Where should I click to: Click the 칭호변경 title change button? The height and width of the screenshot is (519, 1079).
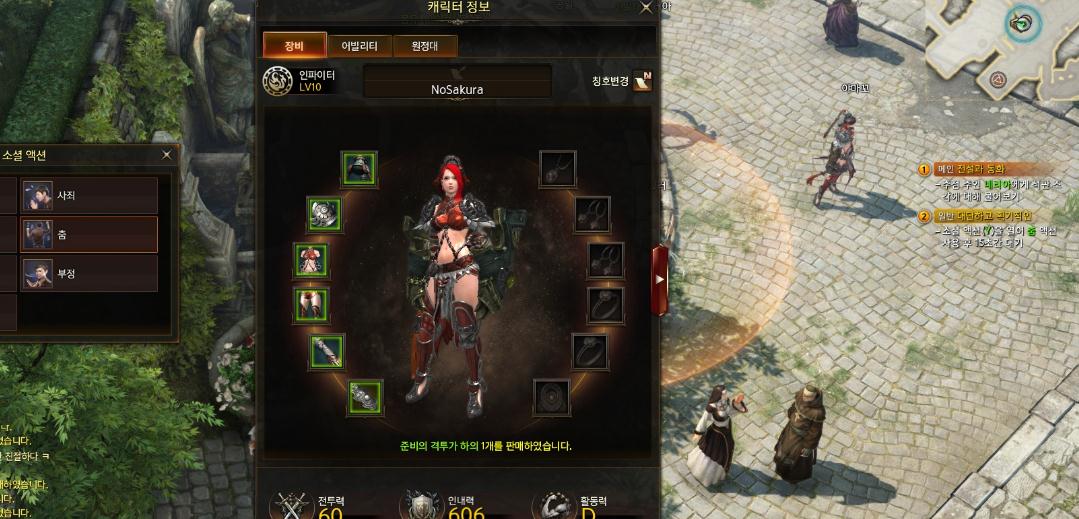click(x=642, y=81)
